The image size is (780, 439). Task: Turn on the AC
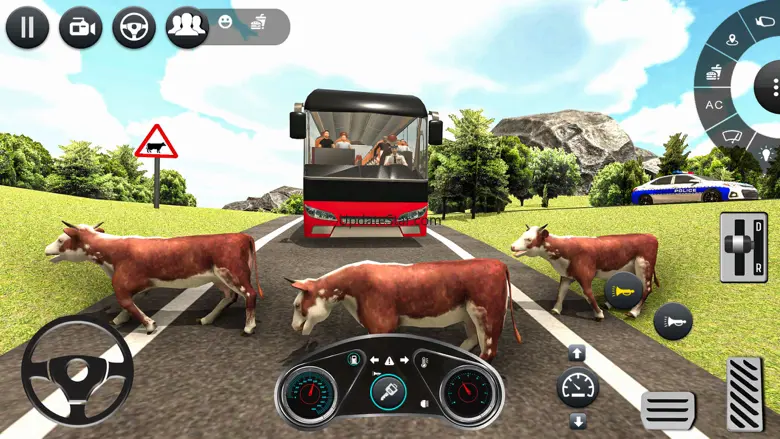coord(715,104)
